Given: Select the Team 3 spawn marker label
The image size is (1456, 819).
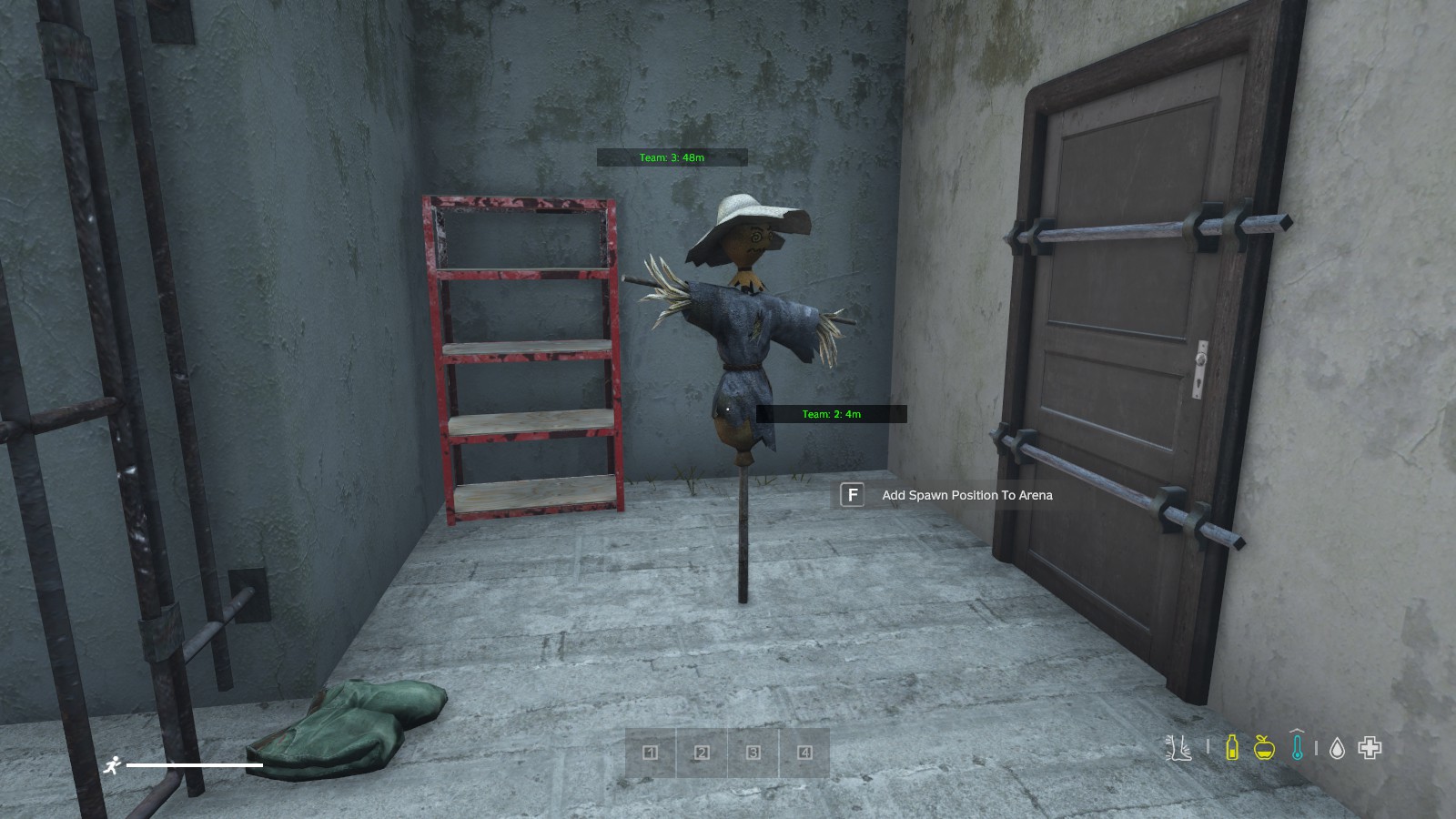Looking at the screenshot, I should 672,157.
